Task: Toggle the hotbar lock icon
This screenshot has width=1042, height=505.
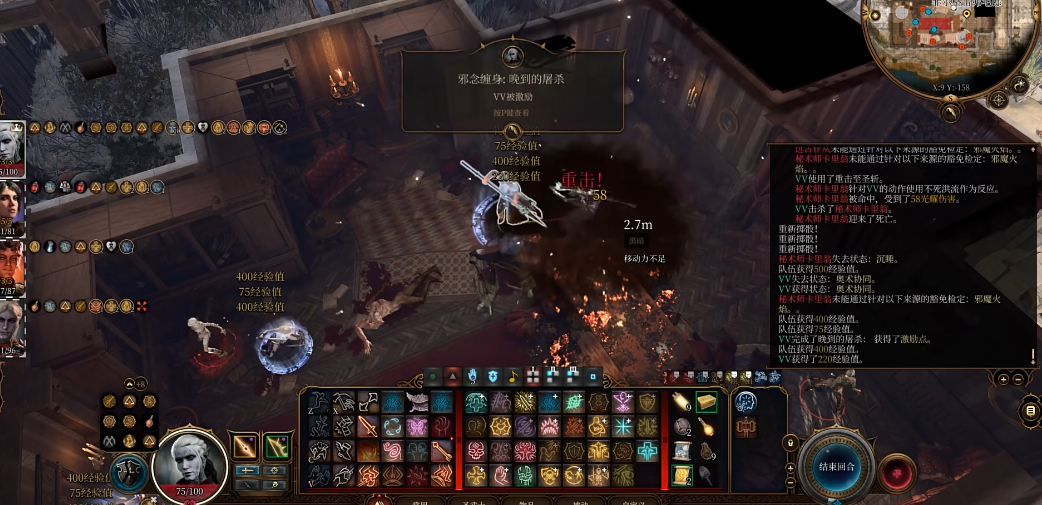Action: click(789, 441)
